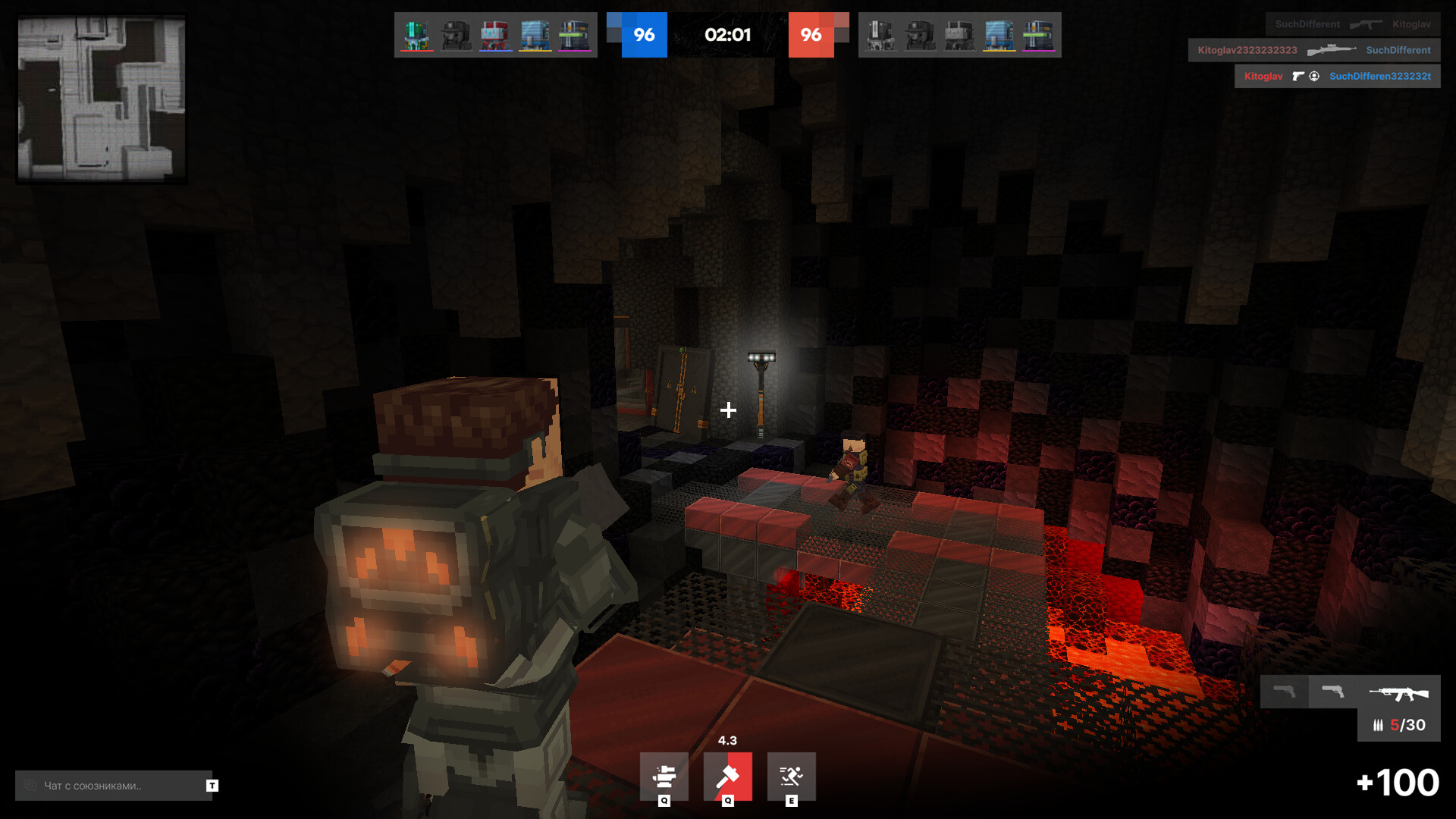
Task: Select the anvil build ability
Action: 664,776
